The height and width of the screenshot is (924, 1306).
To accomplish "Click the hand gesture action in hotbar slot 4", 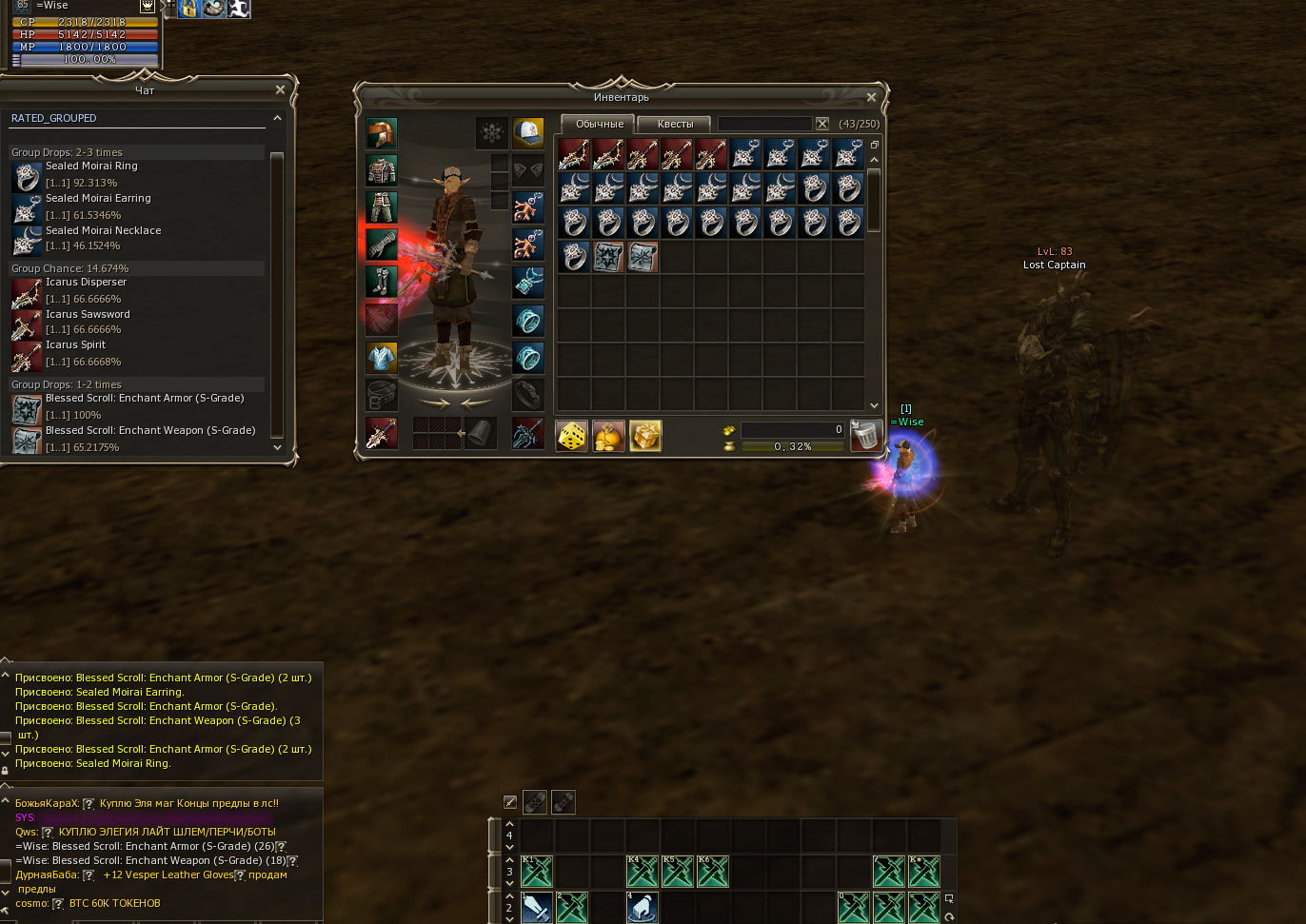I will click(x=643, y=909).
